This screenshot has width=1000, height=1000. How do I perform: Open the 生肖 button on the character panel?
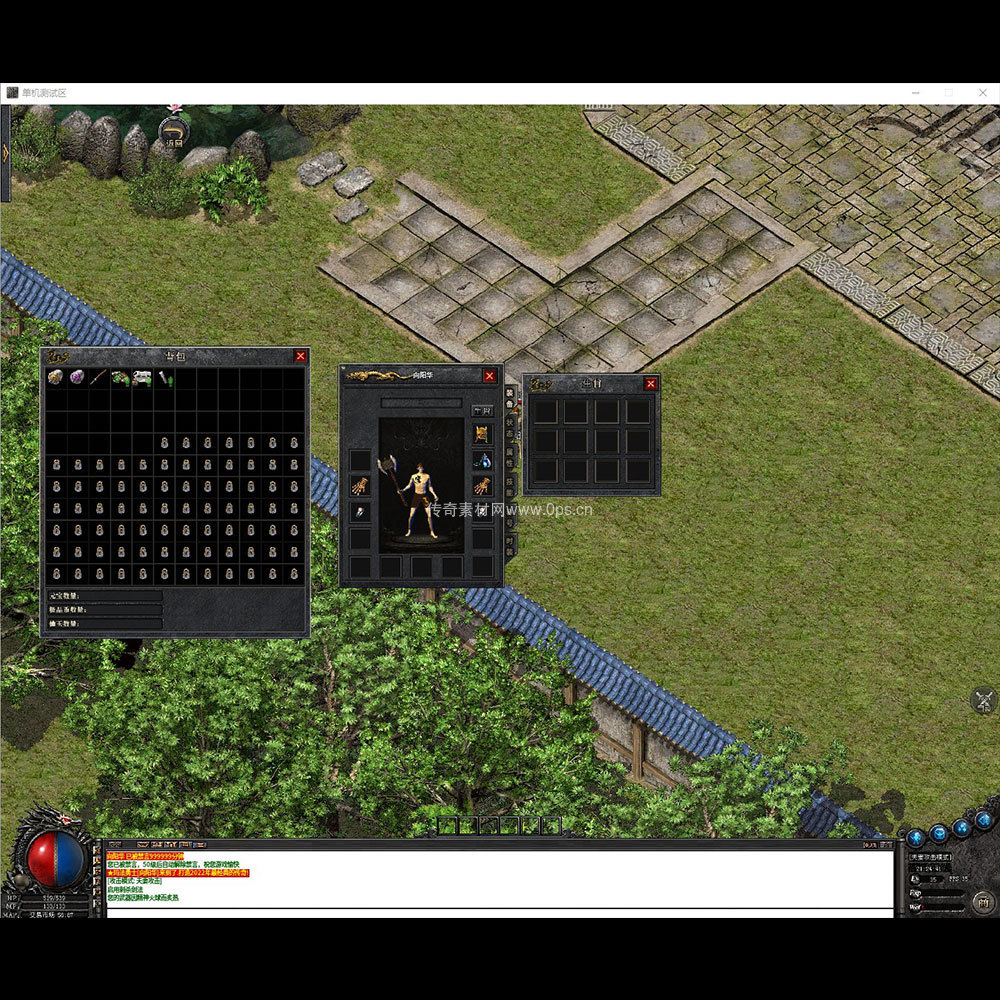point(482,411)
